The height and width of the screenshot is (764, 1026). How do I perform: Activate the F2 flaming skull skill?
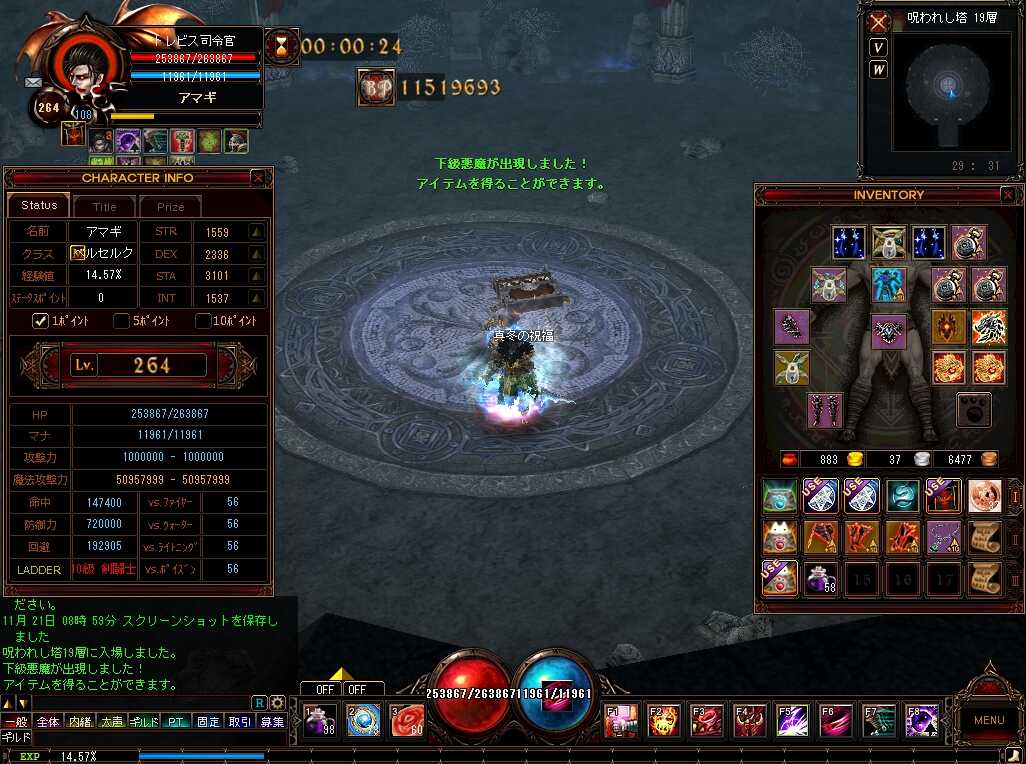[663, 720]
